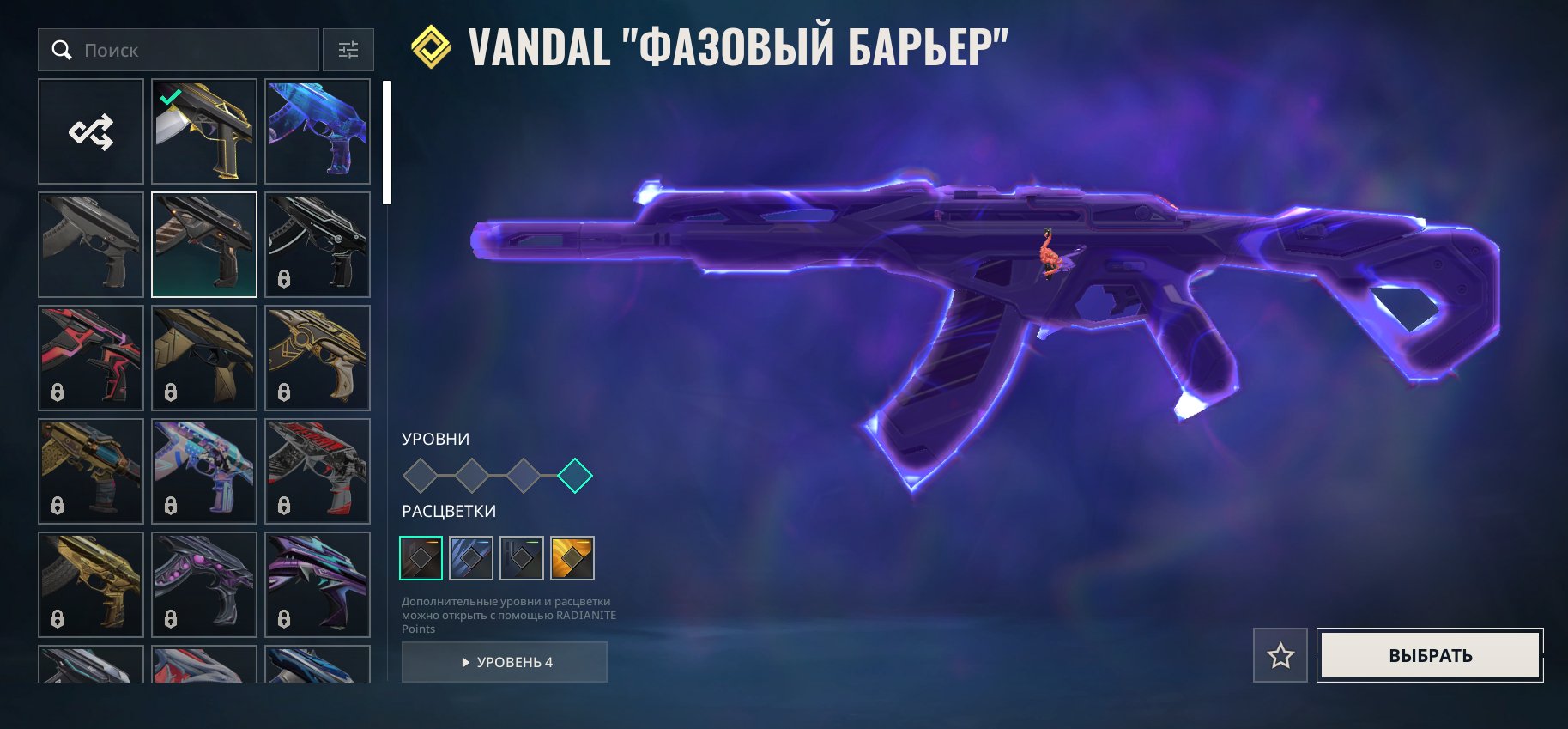
Task: Open the УРОВЕНЬ 4 preview button
Action: click(504, 662)
